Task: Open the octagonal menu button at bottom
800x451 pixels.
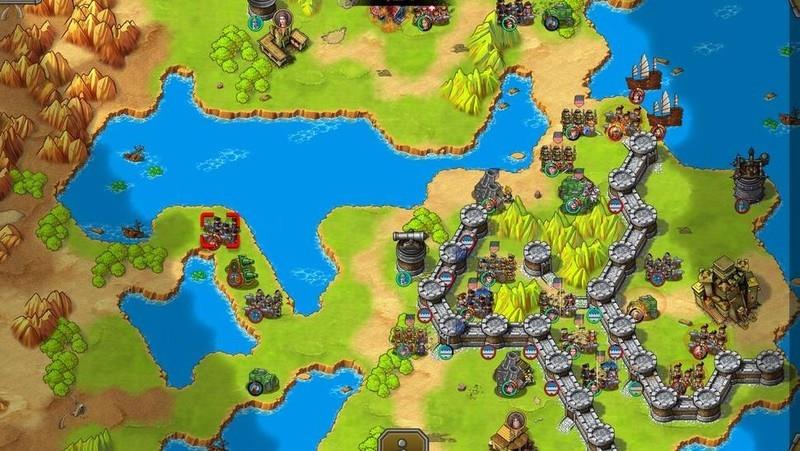Action: point(398,441)
